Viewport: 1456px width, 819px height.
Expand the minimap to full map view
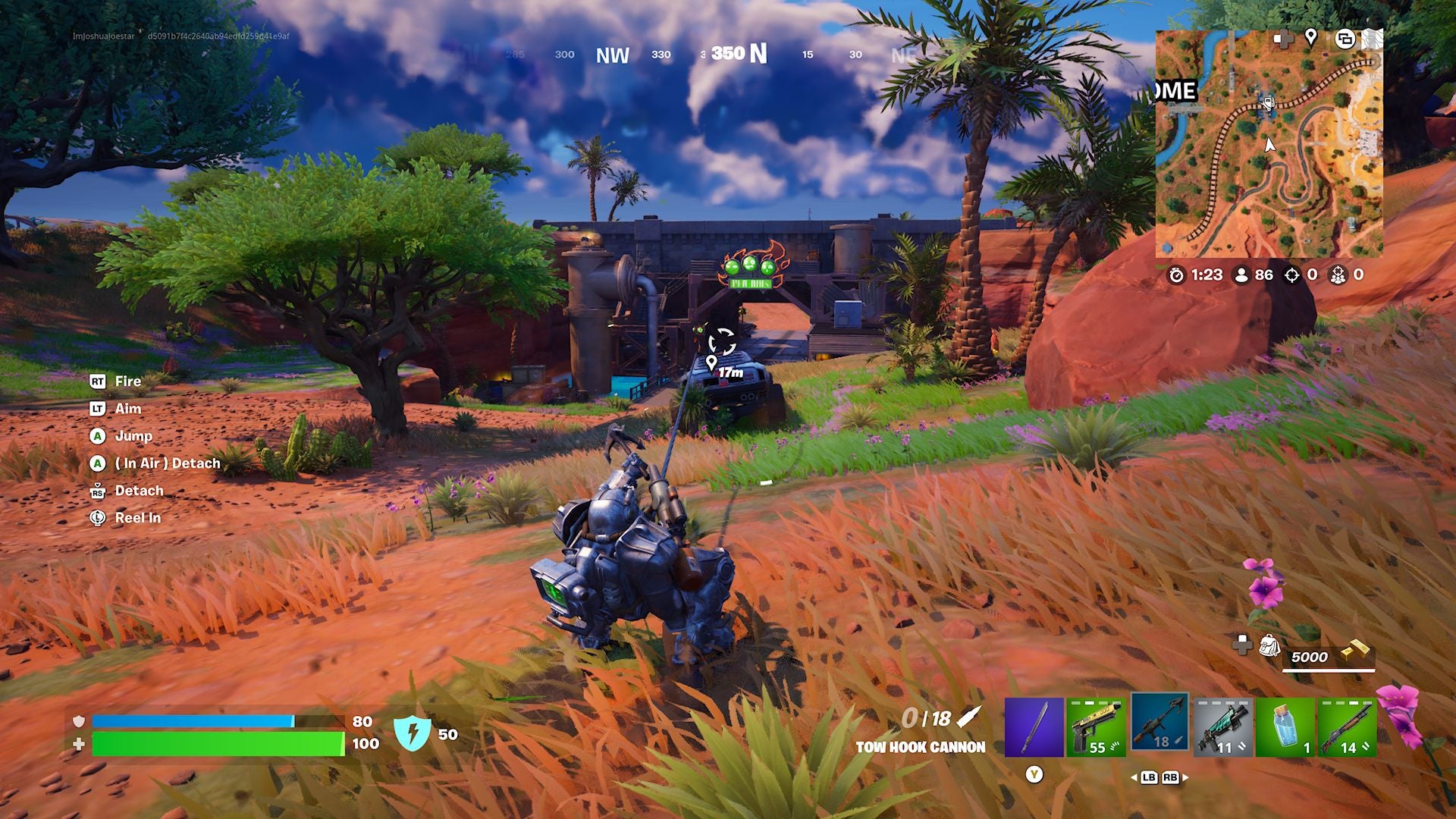[x=1373, y=39]
